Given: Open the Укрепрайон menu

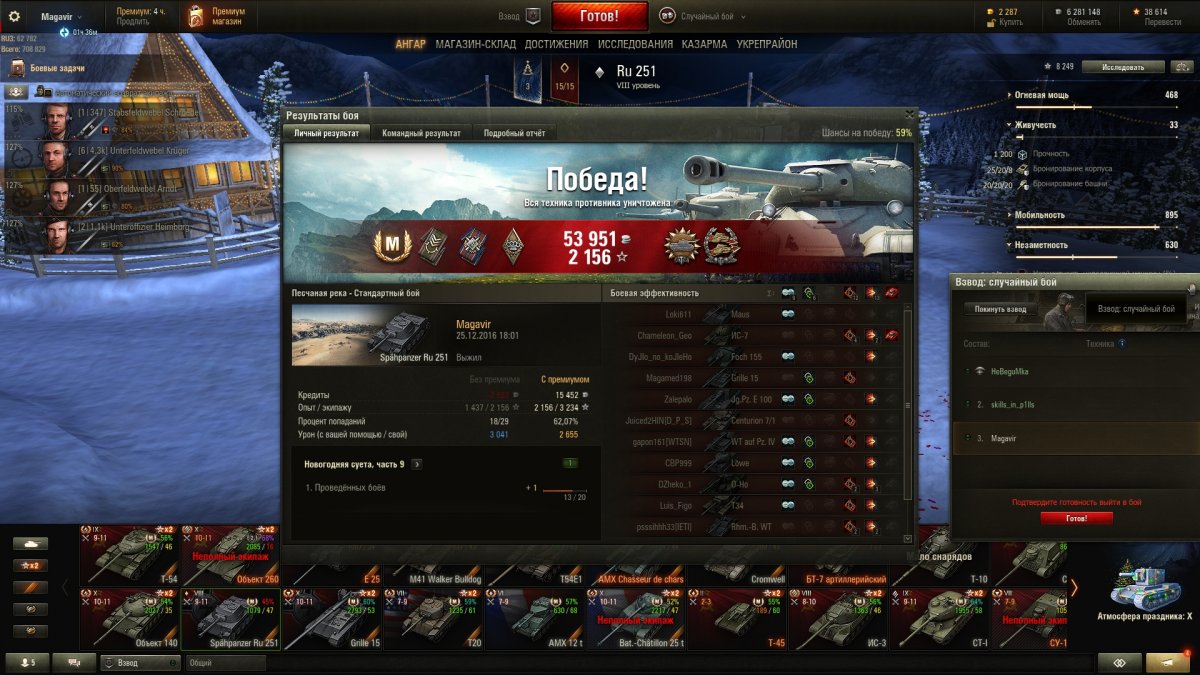Looking at the screenshot, I should point(767,44).
